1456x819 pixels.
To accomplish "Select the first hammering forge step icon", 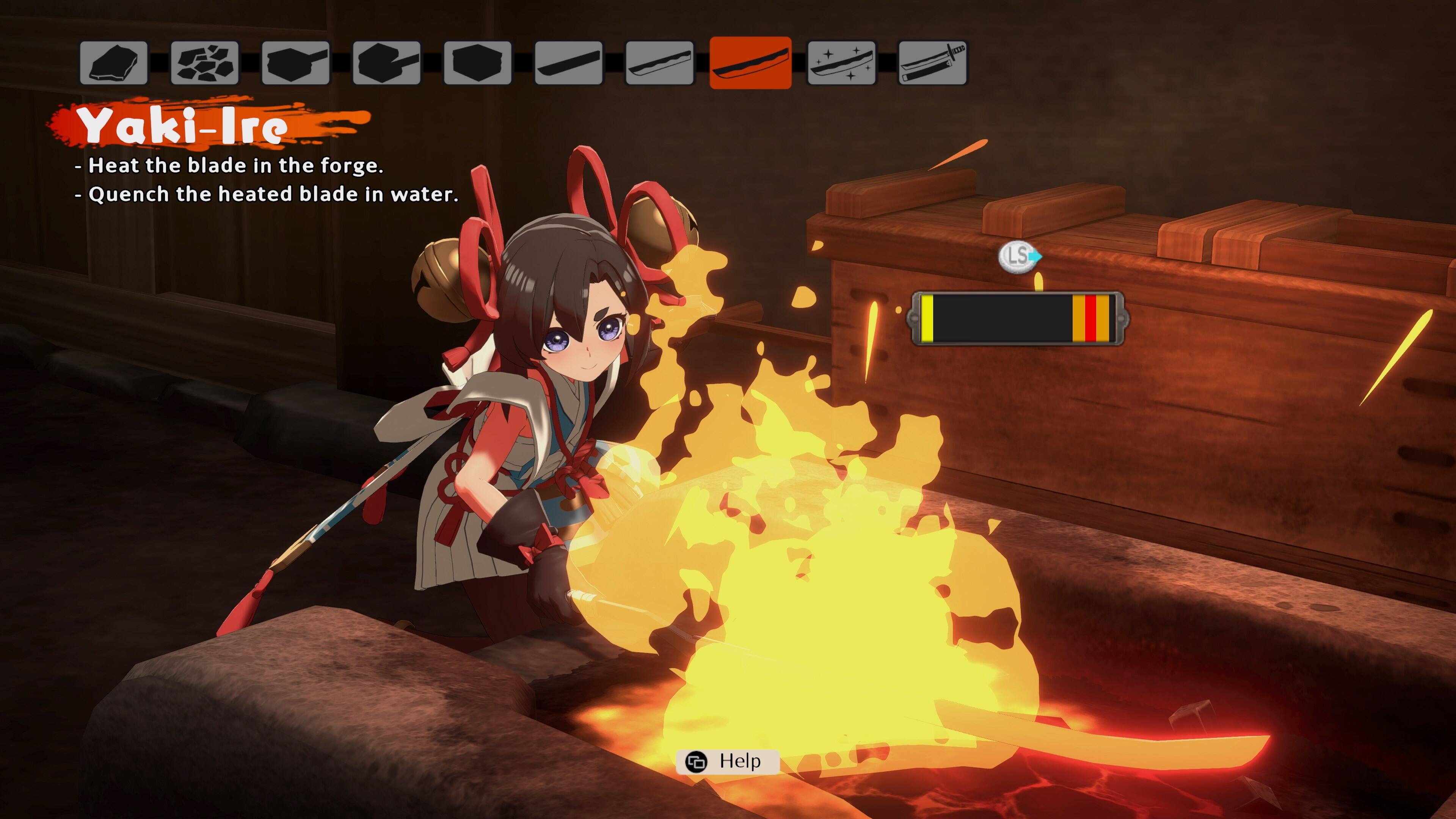I will click(296, 63).
